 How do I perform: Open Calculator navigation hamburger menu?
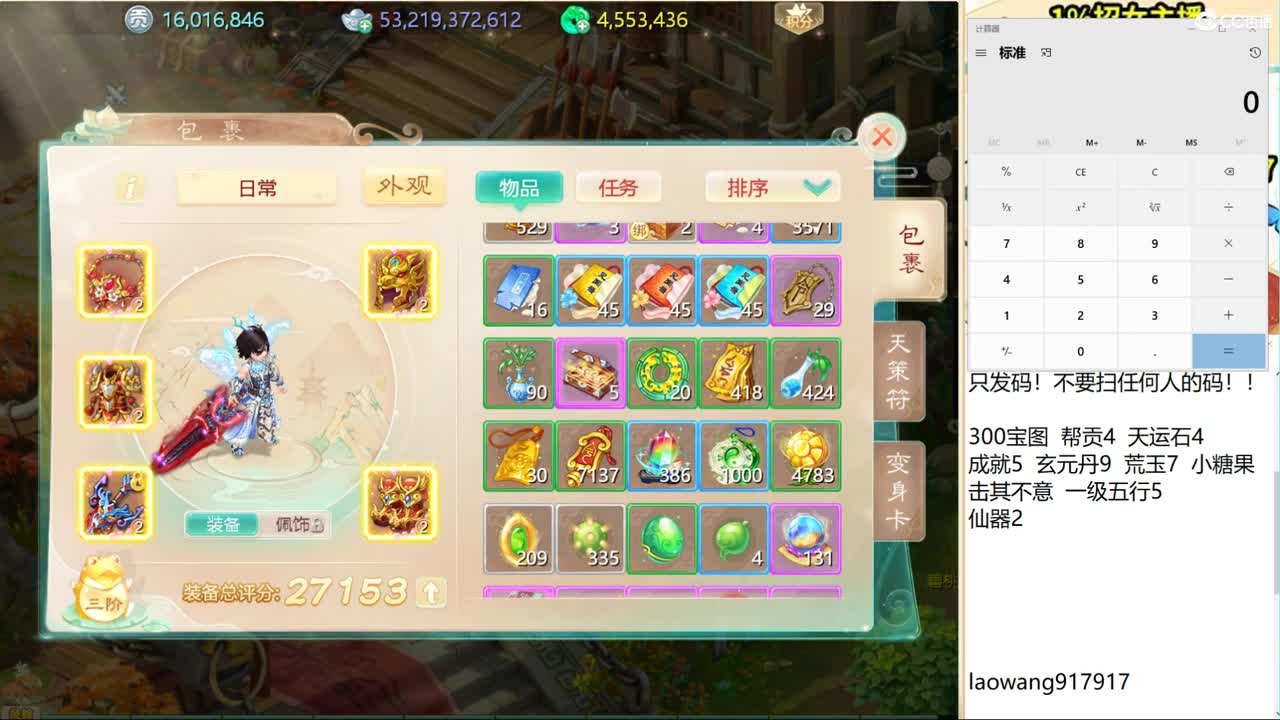(981, 52)
